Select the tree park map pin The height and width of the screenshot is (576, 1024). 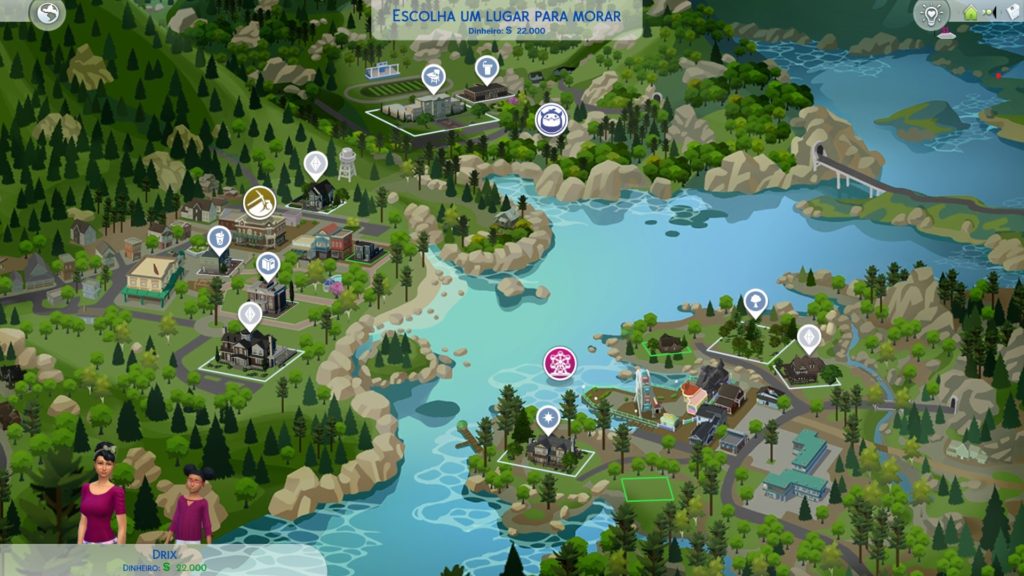(x=755, y=300)
